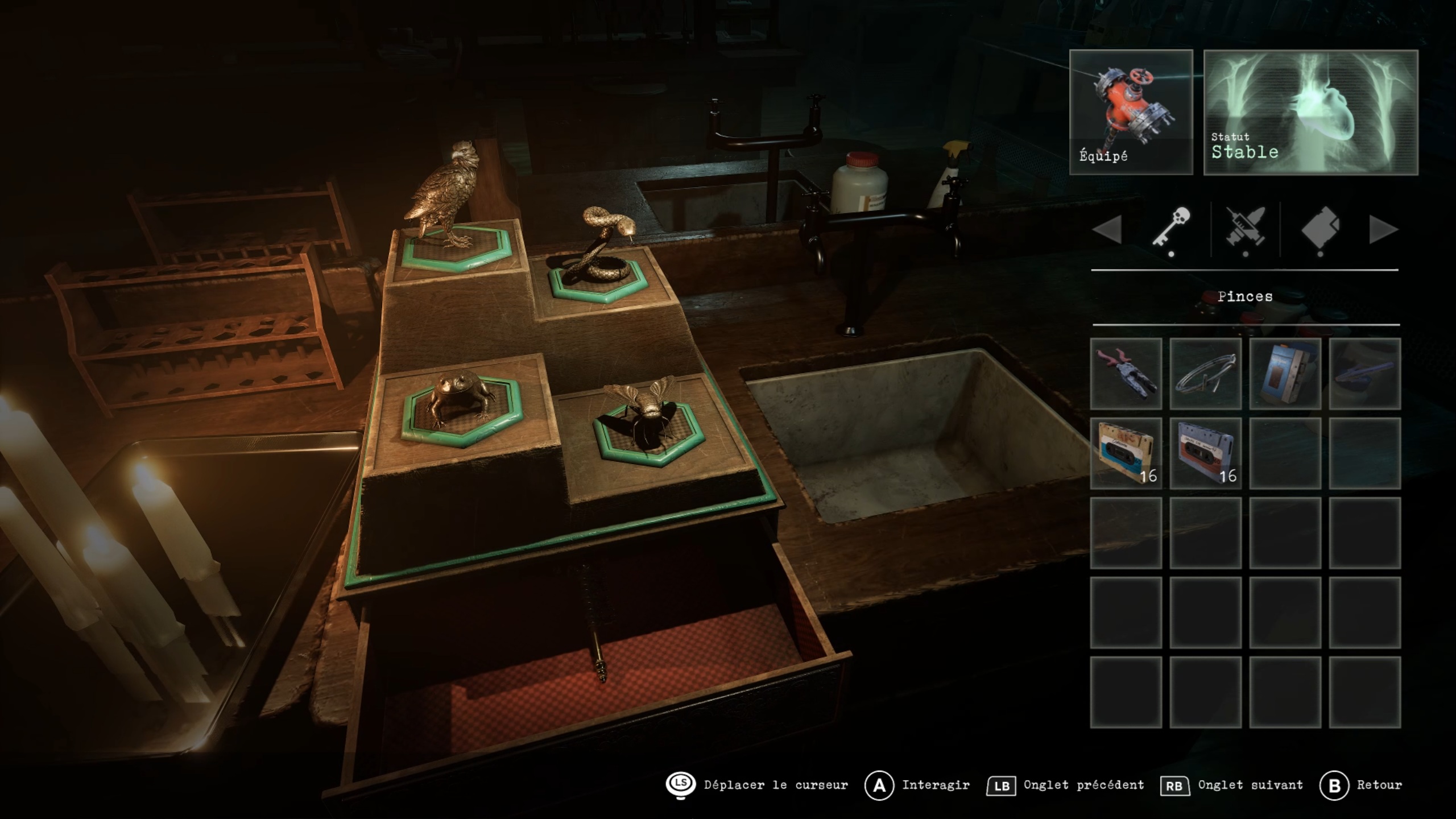Viewport: 1456px width, 819px height.
Task: Open the syringe and bullet tab
Action: [1246, 229]
